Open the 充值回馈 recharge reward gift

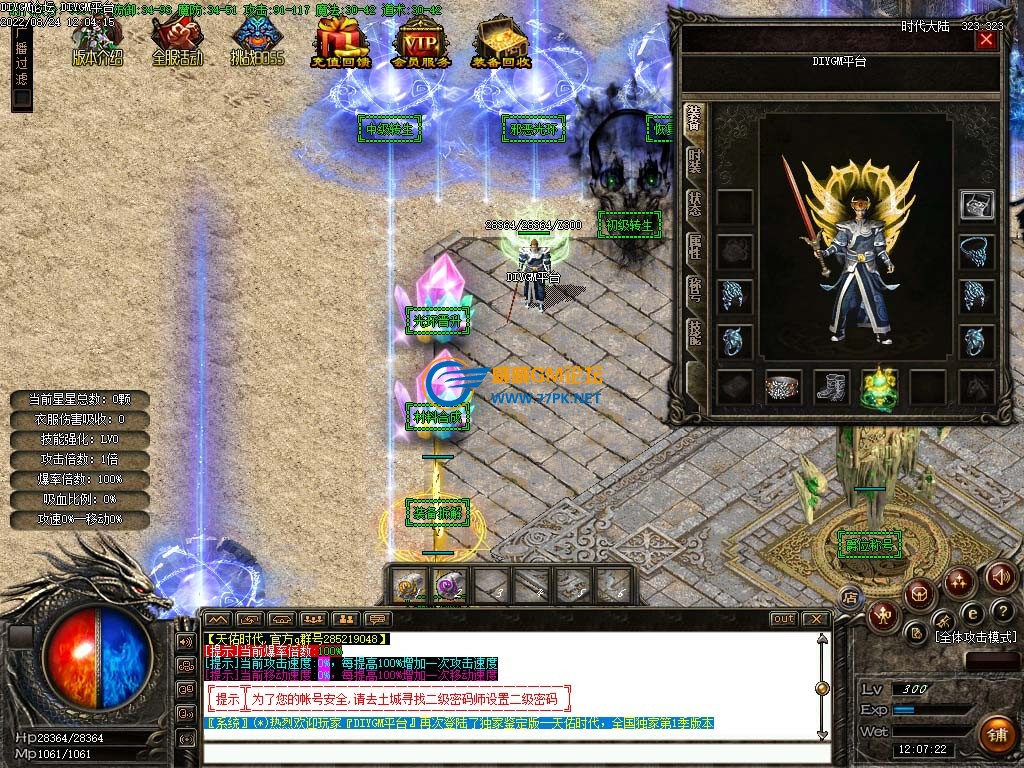click(340, 42)
